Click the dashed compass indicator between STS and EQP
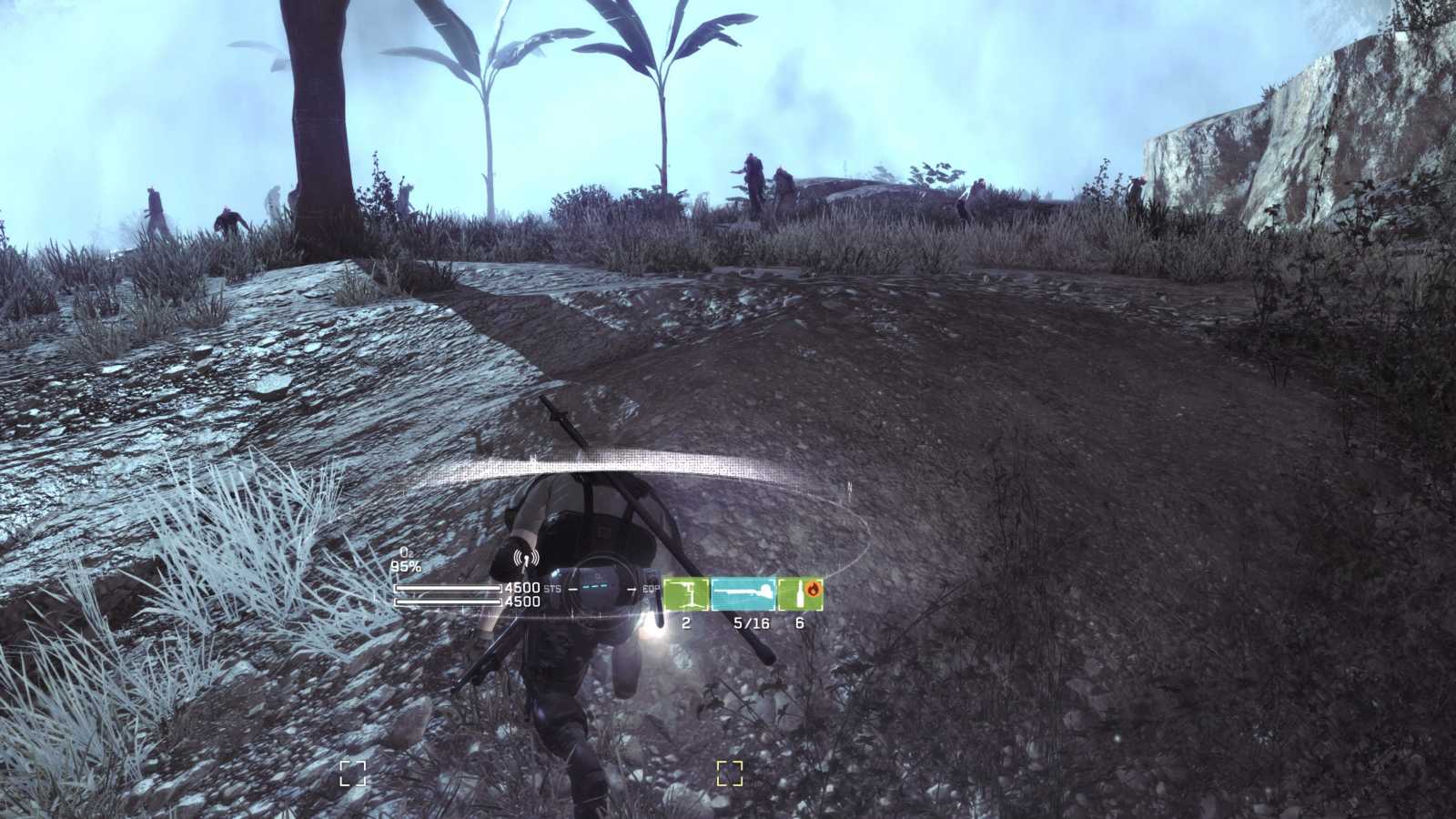 [596, 587]
